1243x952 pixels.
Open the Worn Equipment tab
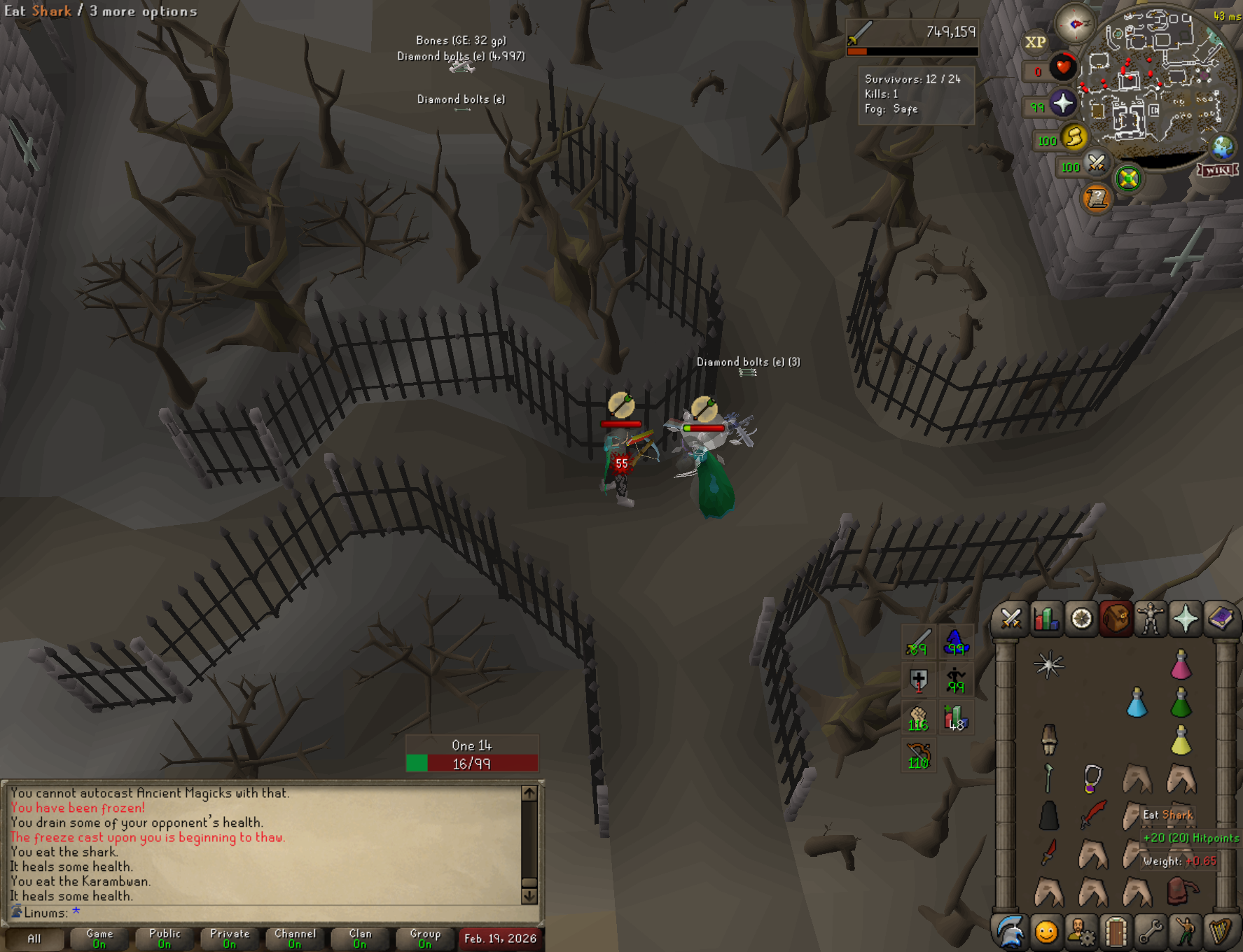pos(1151,619)
